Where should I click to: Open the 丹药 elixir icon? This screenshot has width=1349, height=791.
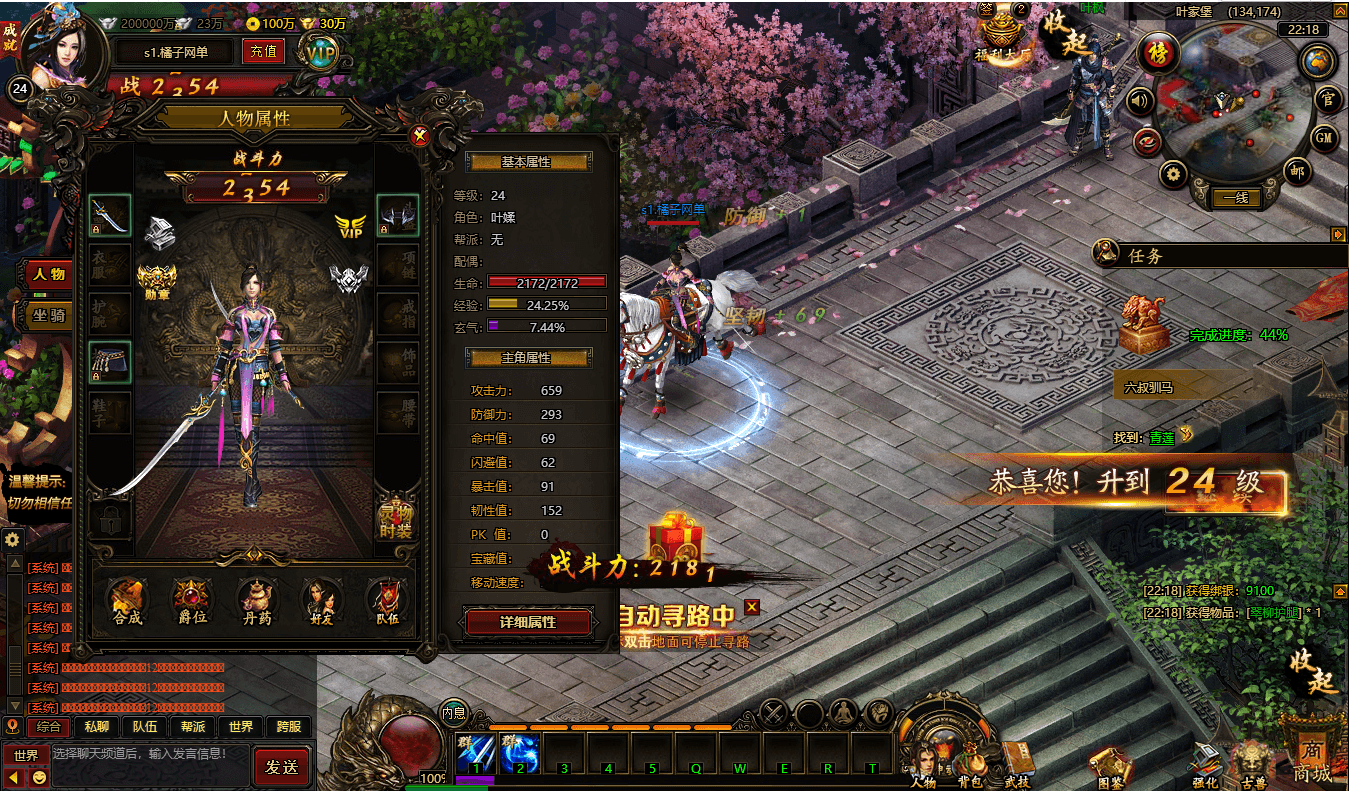coord(256,600)
